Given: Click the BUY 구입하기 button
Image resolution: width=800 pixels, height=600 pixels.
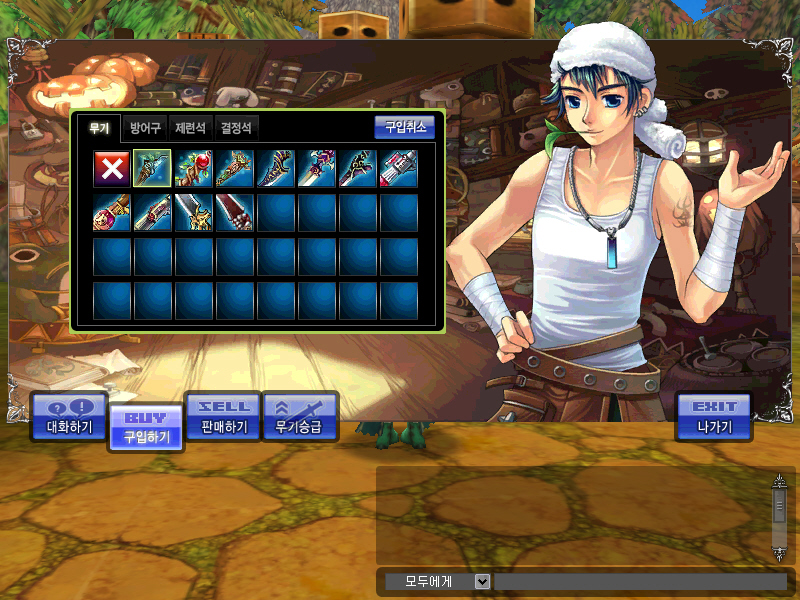Looking at the screenshot, I should (146, 428).
